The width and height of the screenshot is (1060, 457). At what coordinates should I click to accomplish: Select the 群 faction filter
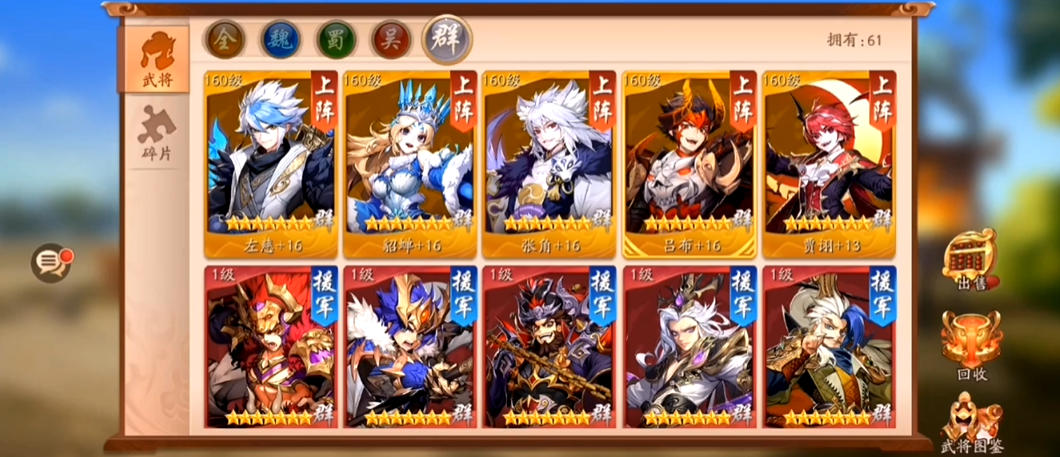(446, 39)
